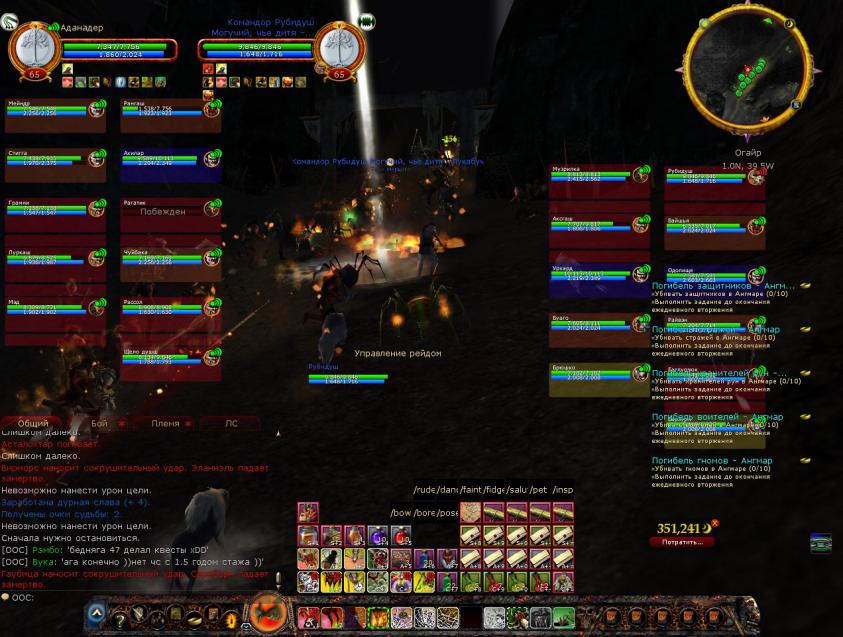Switch to the Общий chat tab
Image resolution: width=843 pixels, height=637 pixels.
point(33,424)
